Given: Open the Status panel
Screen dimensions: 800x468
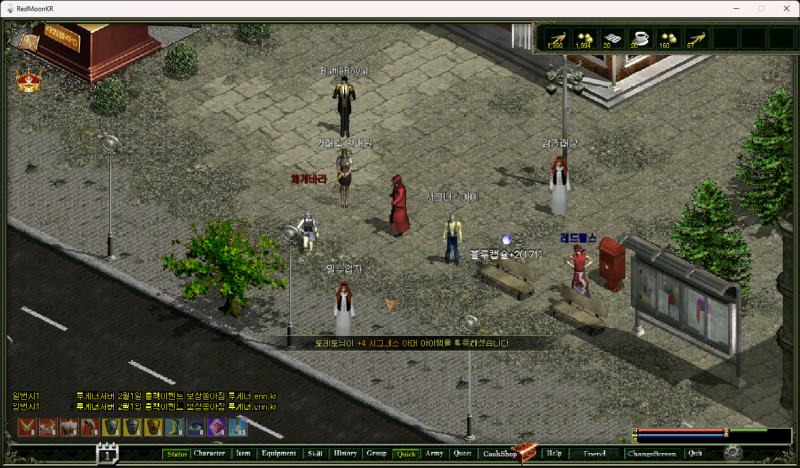Looking at the screenshot, I should [177, 453].
